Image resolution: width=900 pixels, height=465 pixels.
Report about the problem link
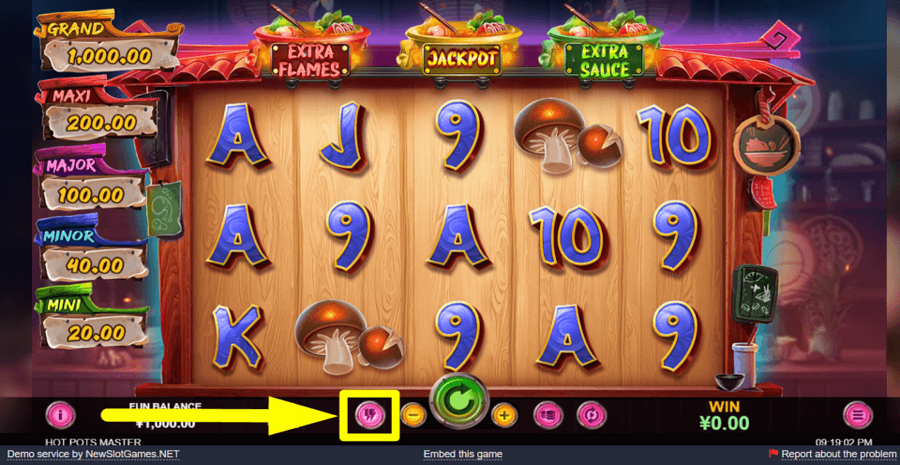(838, 455)
